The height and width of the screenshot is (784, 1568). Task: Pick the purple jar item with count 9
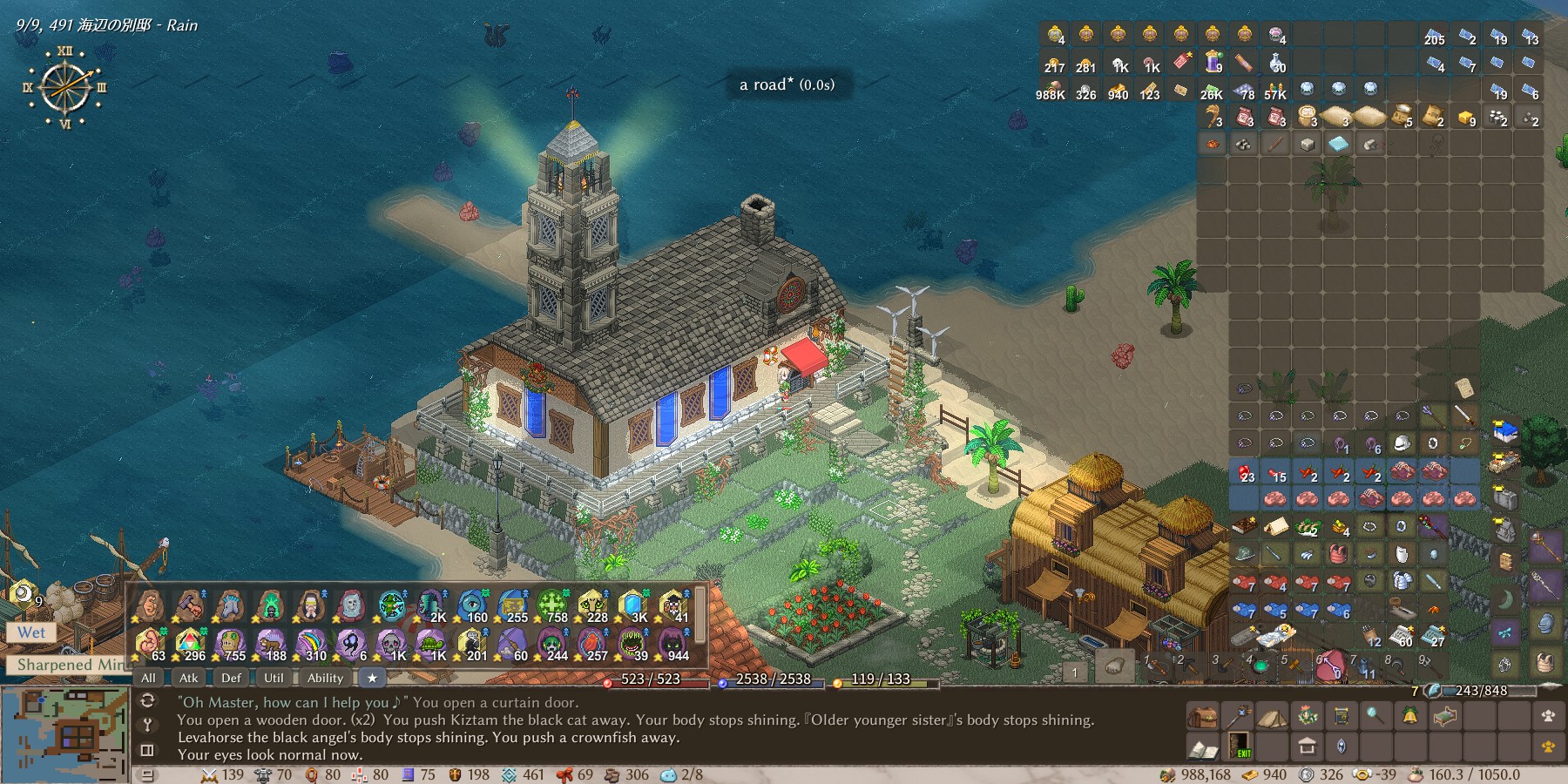pyautogui.click(x=1213, y=61)
